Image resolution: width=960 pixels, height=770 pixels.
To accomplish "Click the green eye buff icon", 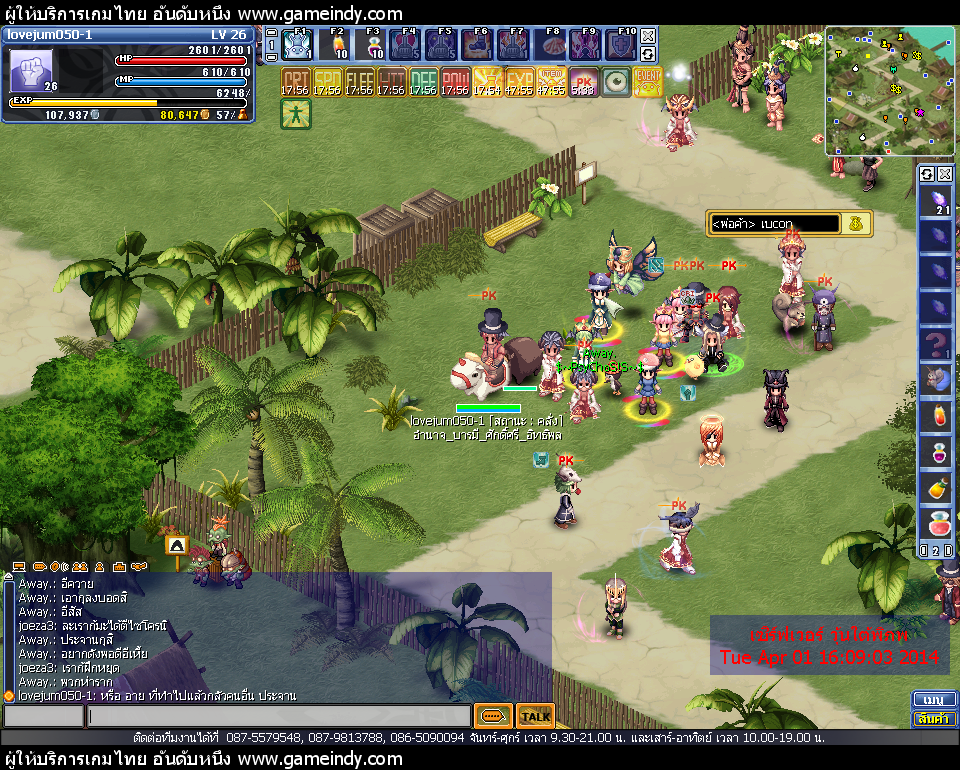I will coord(616,82).
